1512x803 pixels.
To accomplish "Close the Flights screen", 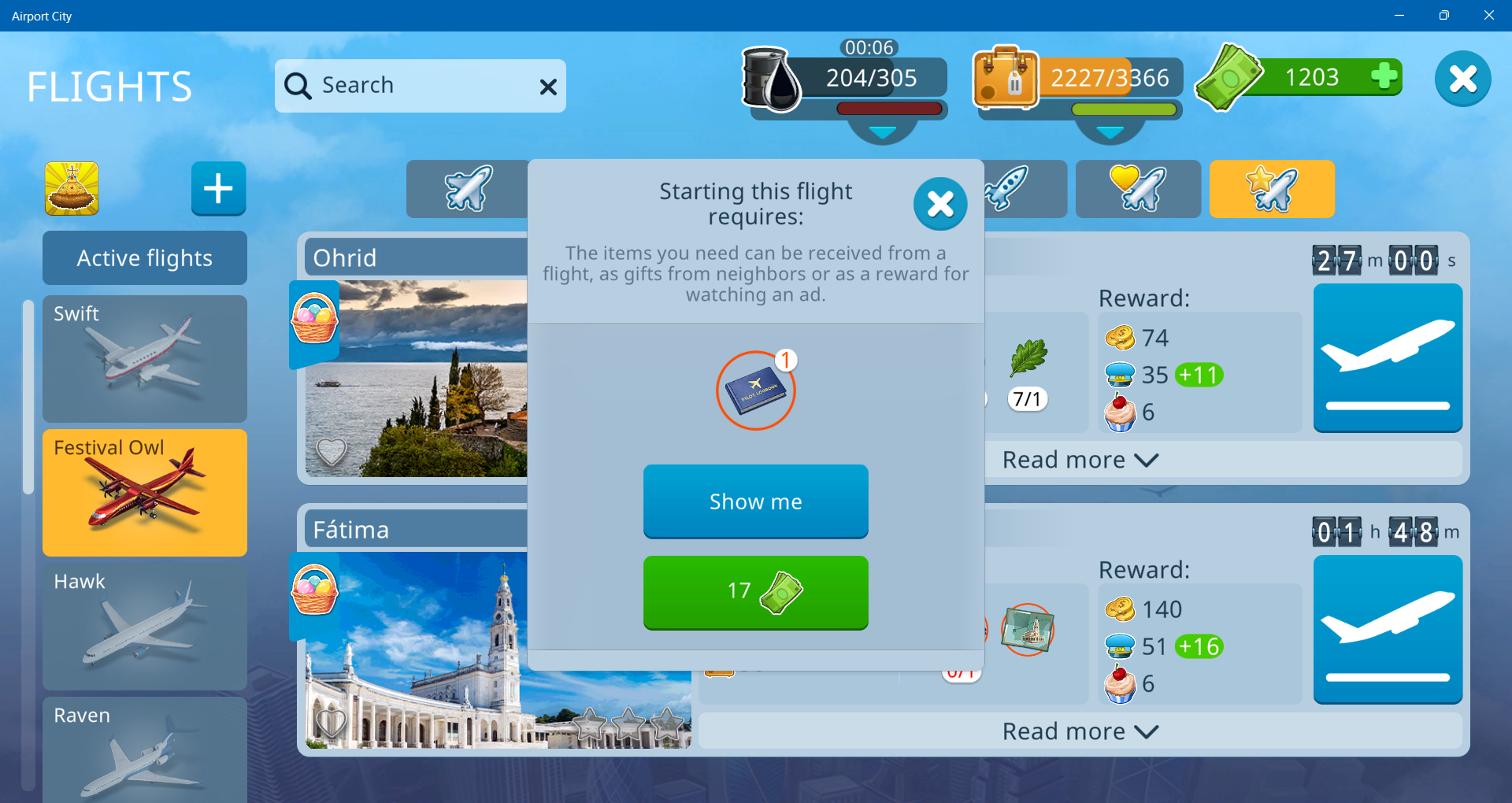I will pos(1462,79).
